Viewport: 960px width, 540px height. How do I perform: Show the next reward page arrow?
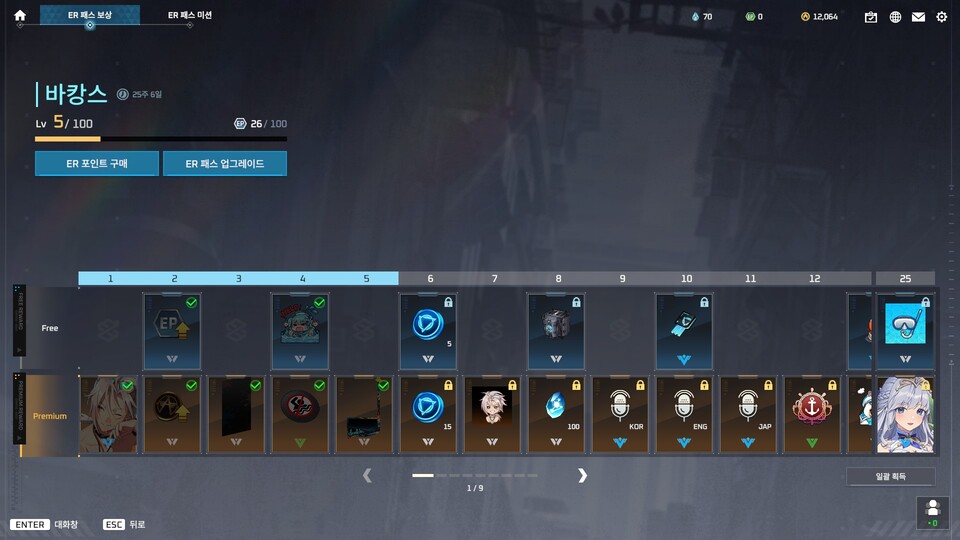click(582, 476)
